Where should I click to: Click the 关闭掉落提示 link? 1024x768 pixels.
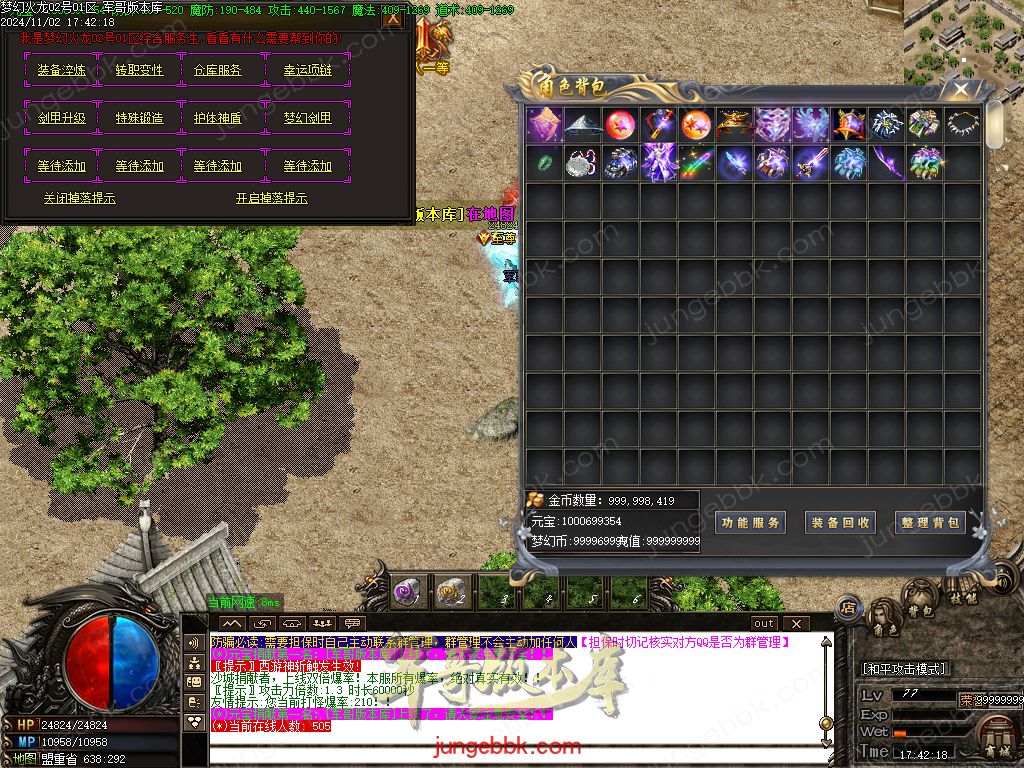pos(80,199)
